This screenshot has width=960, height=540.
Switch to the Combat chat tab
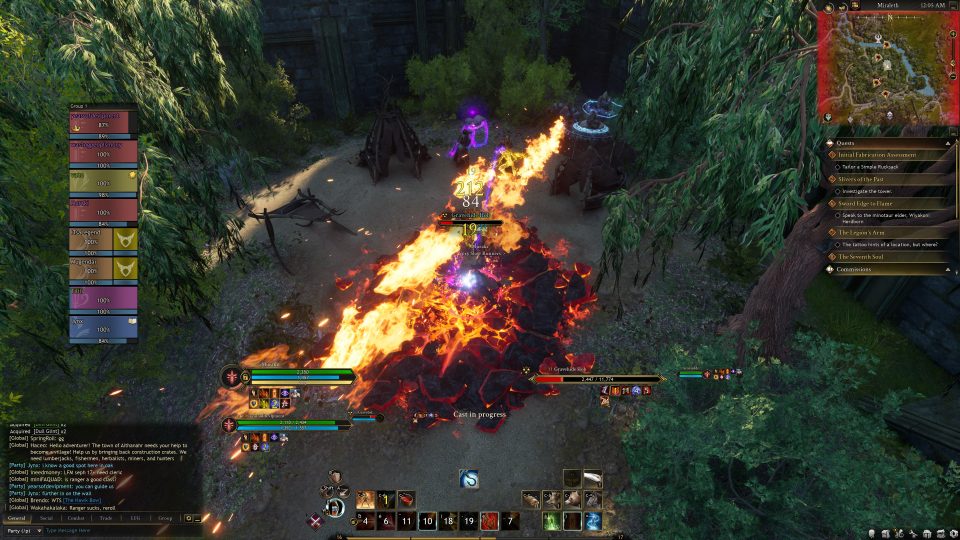tap(76, 518)
